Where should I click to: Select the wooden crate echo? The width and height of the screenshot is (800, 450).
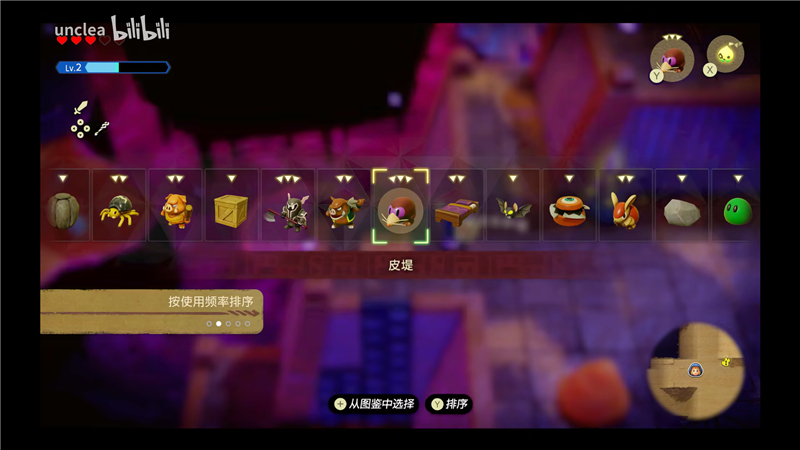232,210
